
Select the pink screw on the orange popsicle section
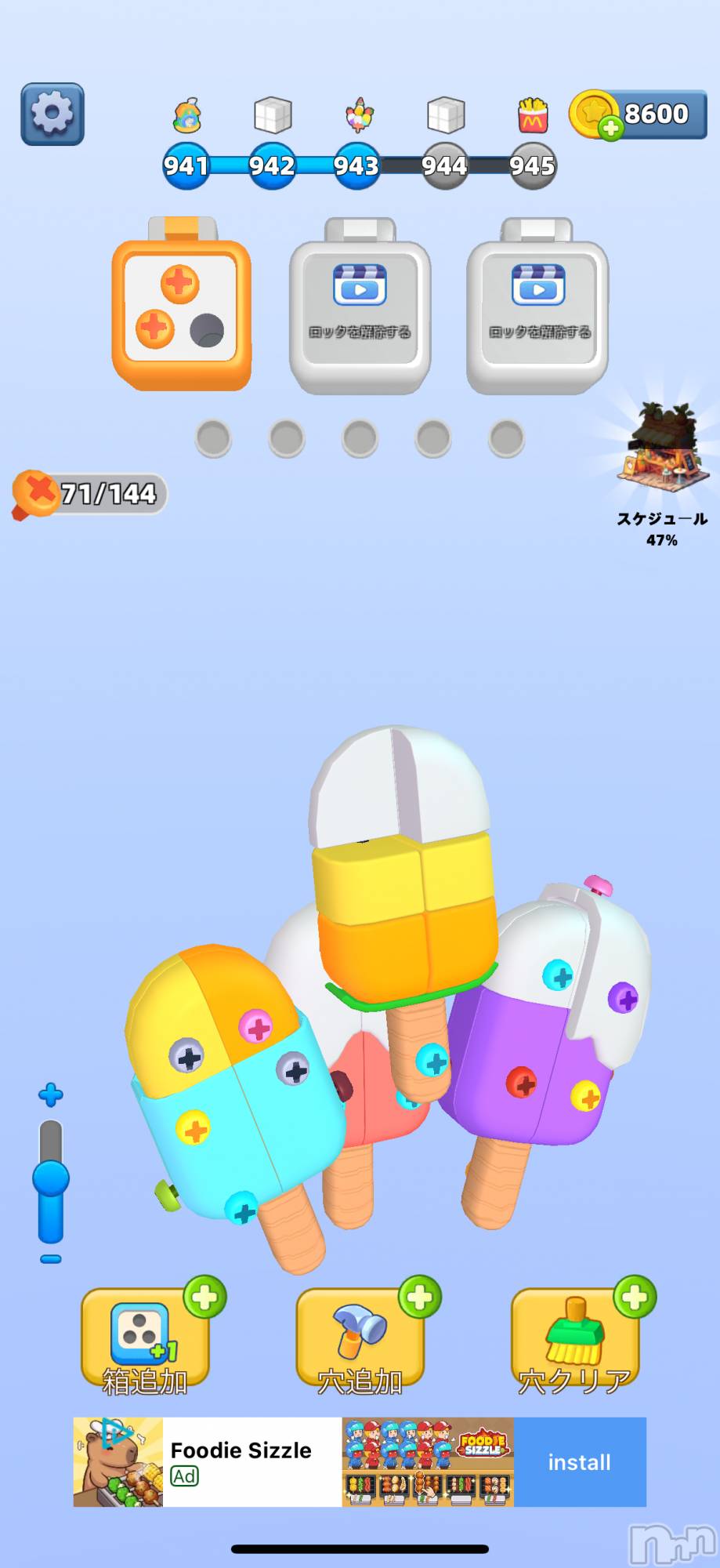pyautogui.click(x=255, y=1026)
